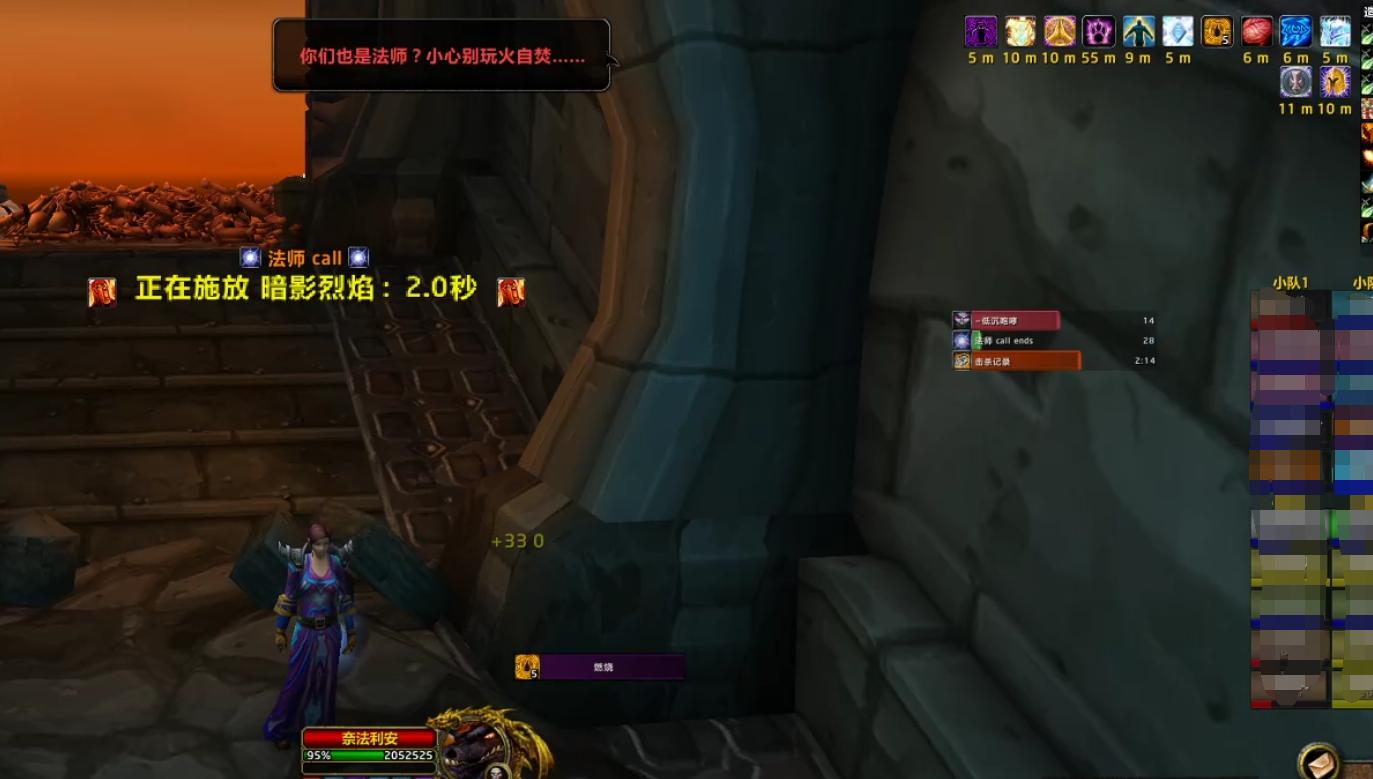1373x779 pixels.
Task: Click the gray 11 m cooldown icon
Action: (x=1296, y=83)
